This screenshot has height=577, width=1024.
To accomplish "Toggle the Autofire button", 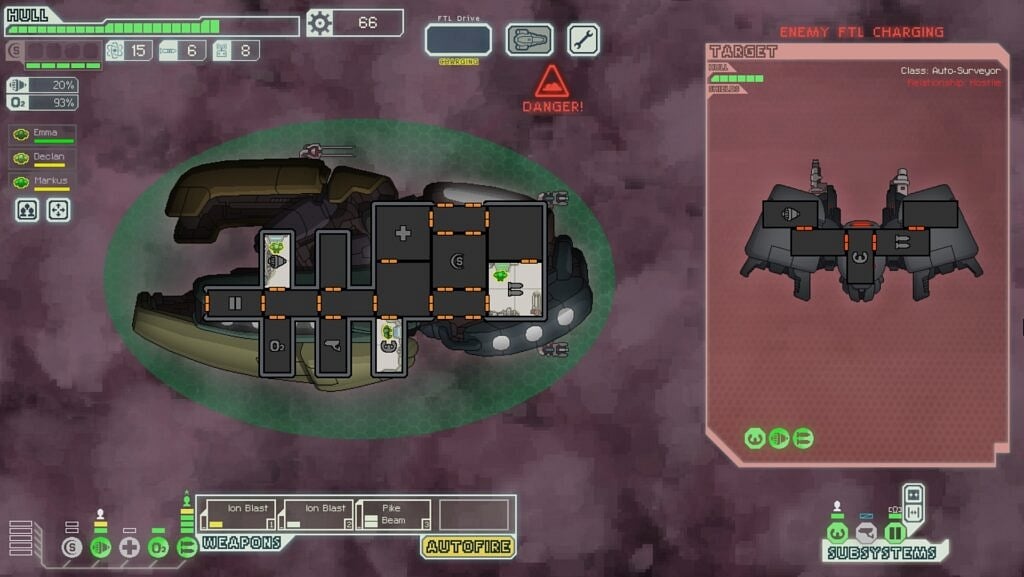I will (469, 547).
